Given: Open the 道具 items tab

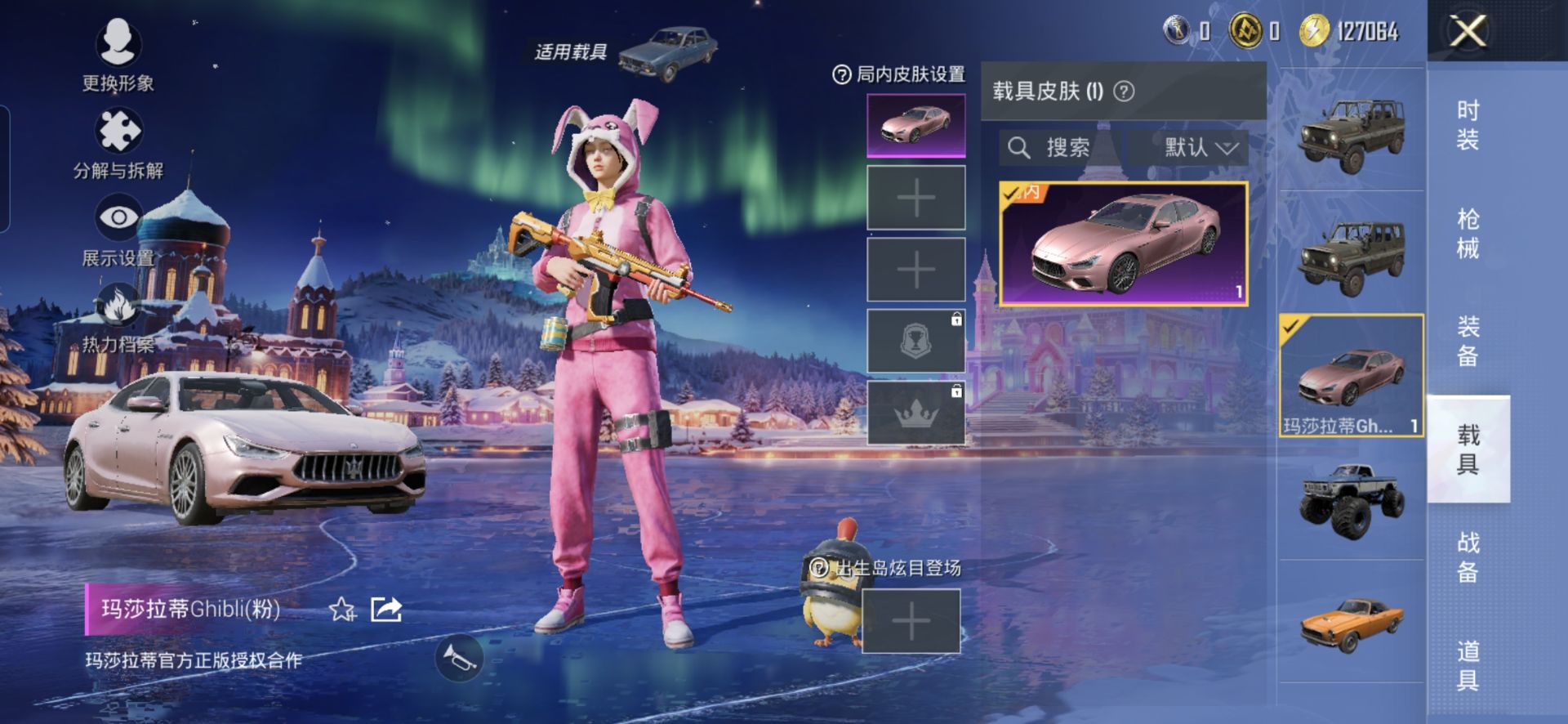Looking at the screenshot, I should click(1468, 665).
